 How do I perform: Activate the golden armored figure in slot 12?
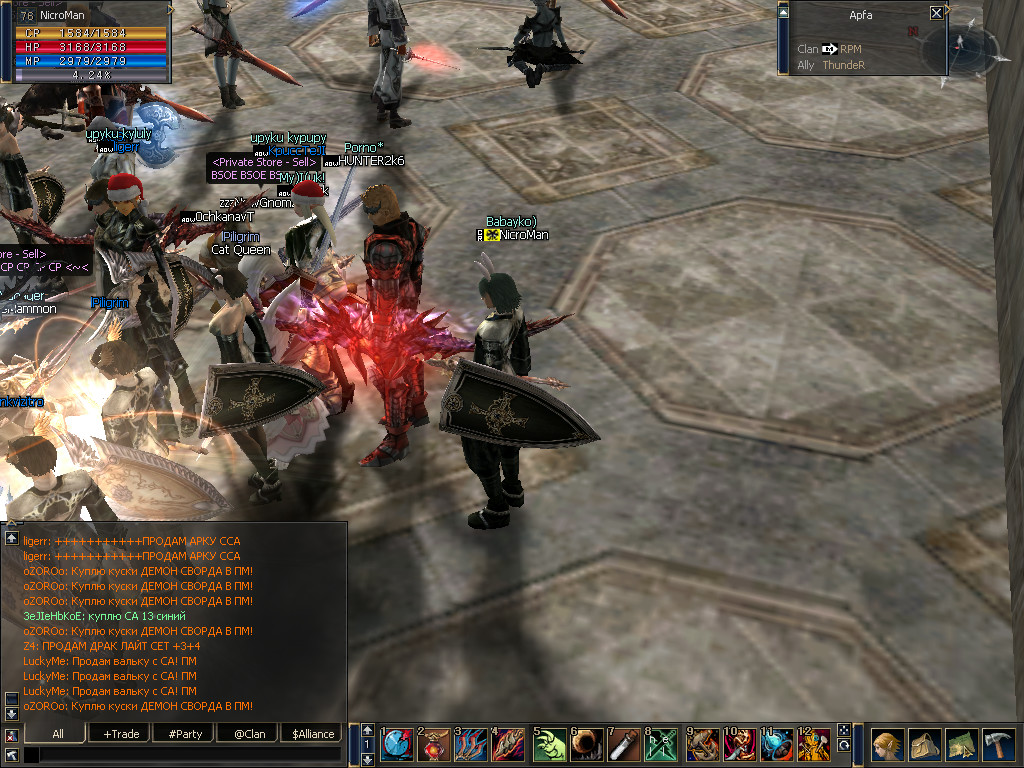(x=815, y=745)
